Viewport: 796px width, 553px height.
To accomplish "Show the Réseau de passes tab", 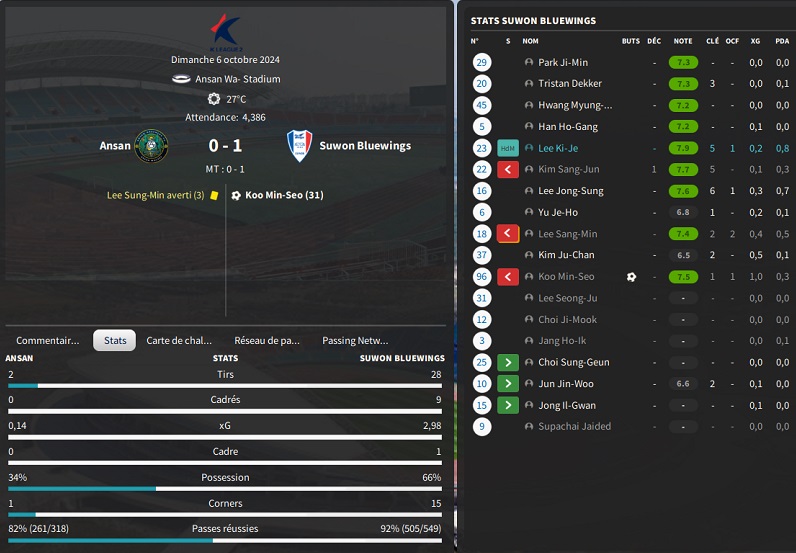I will (x=266, y=340).
